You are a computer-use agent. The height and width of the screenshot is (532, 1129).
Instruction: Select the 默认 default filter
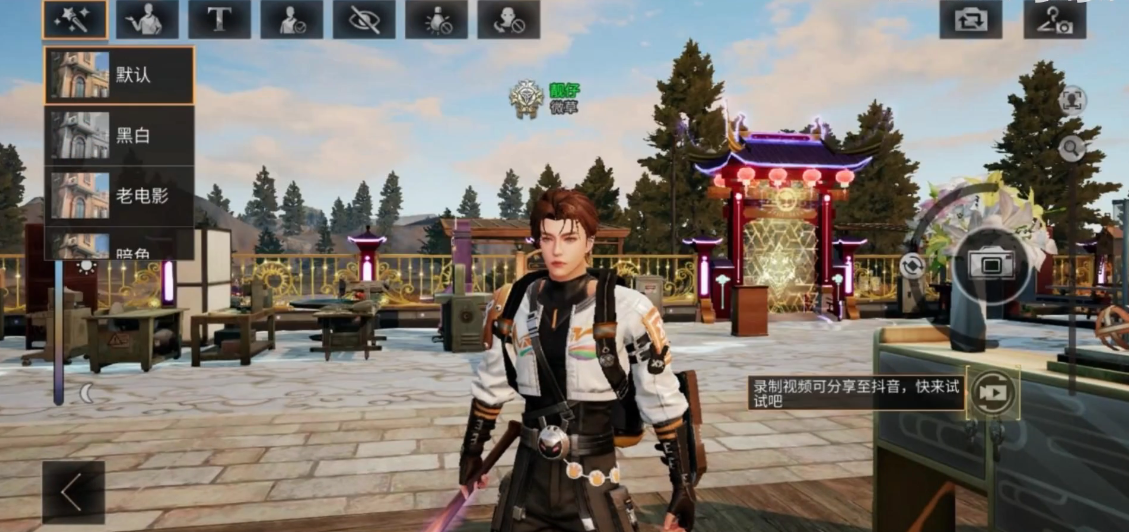pyautogui.click(x=119, y=75)
